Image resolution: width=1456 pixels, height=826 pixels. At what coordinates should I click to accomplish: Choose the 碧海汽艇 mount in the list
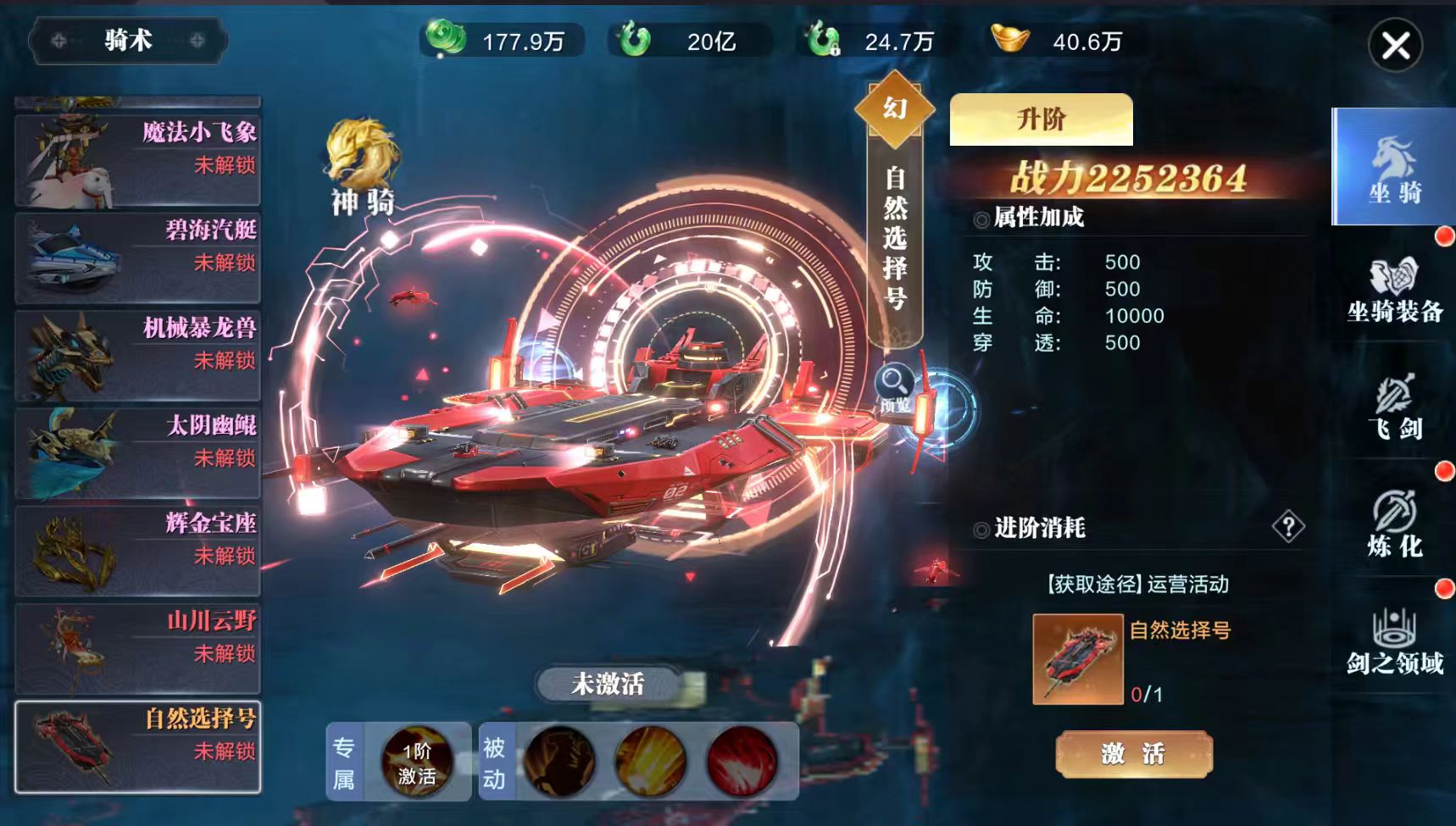(x=138, y=257)
